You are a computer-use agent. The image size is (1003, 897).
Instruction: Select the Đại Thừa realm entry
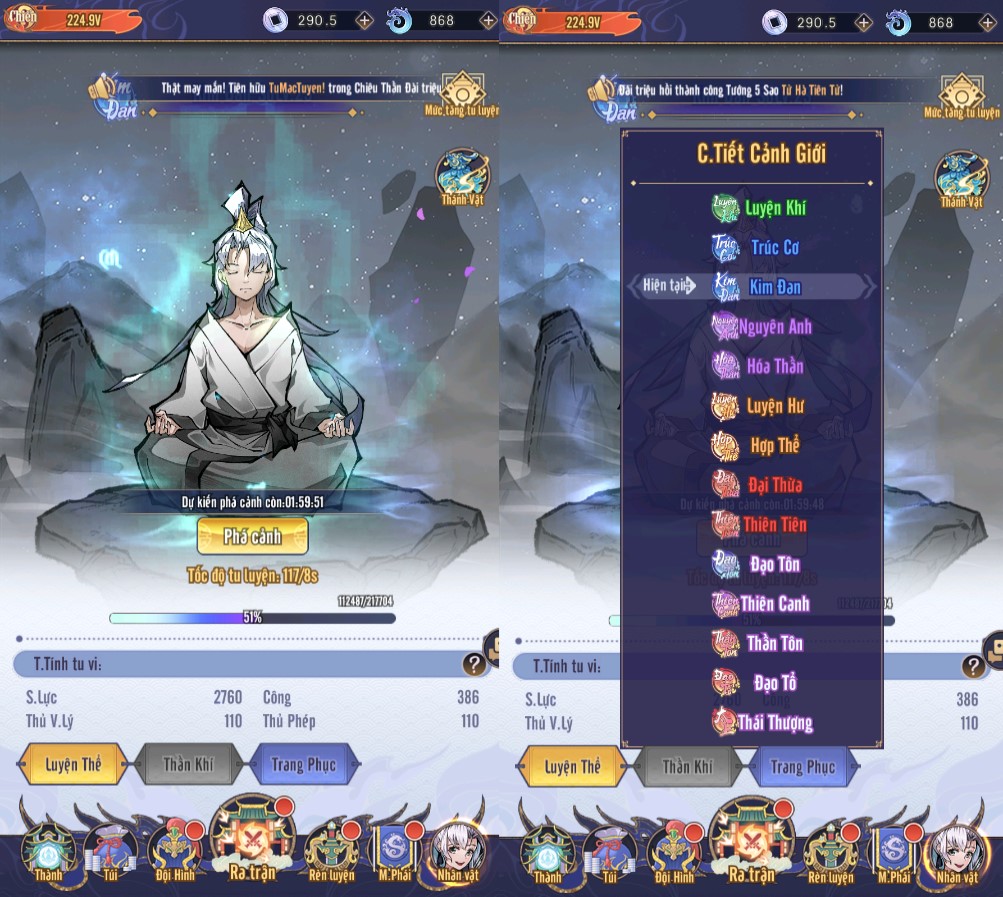pyautogui.click(x=759, y=485)
